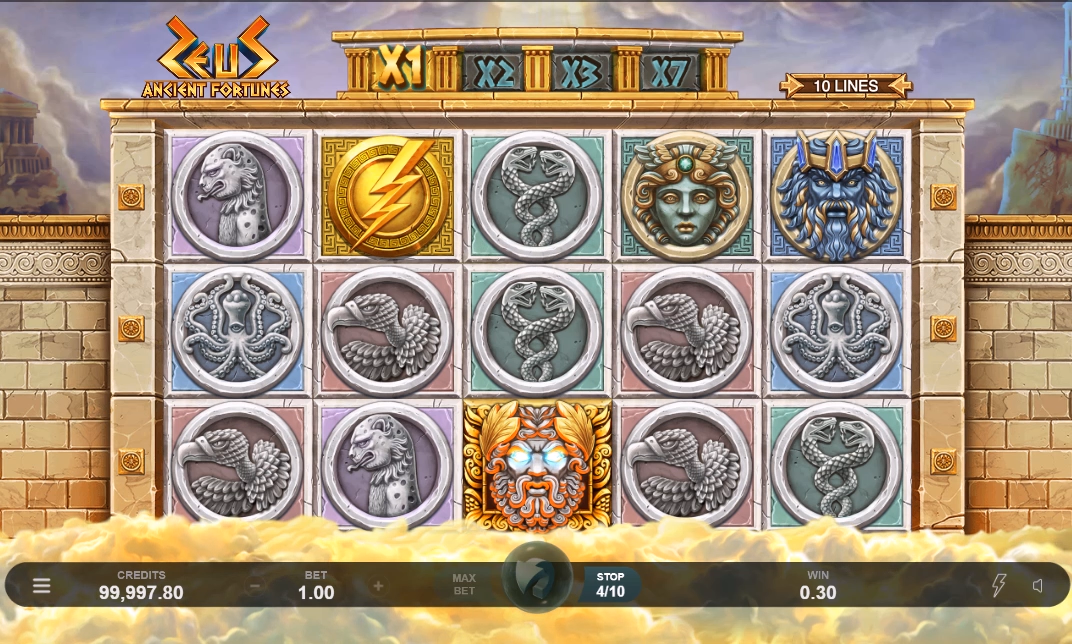Stop the autoplay at 4/10

pos(610,585)
